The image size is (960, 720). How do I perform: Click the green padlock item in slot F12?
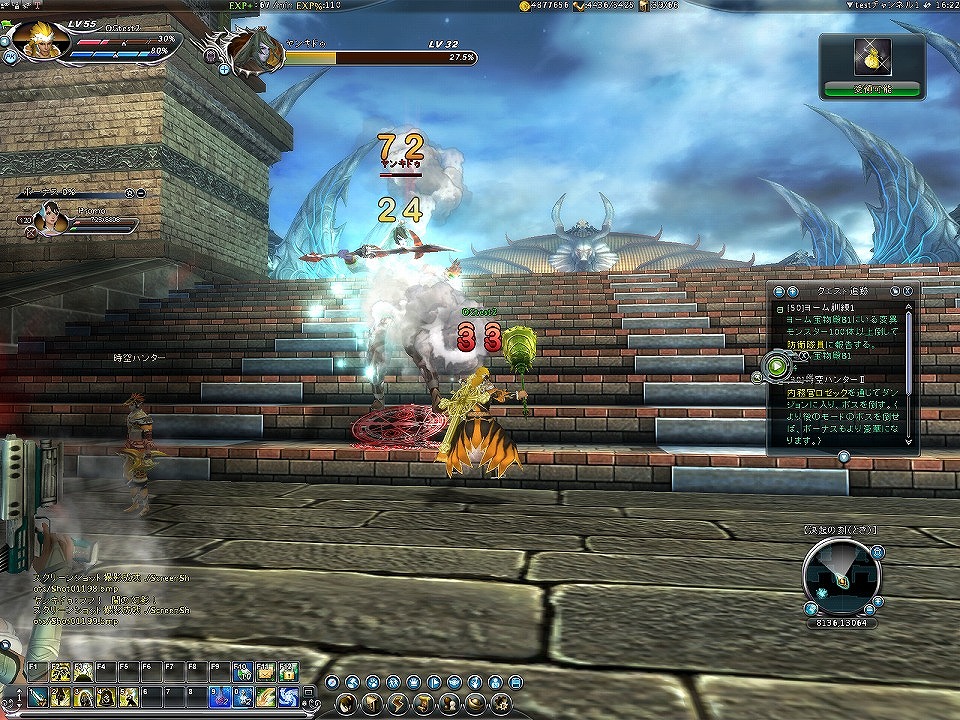tap(288, 672)
